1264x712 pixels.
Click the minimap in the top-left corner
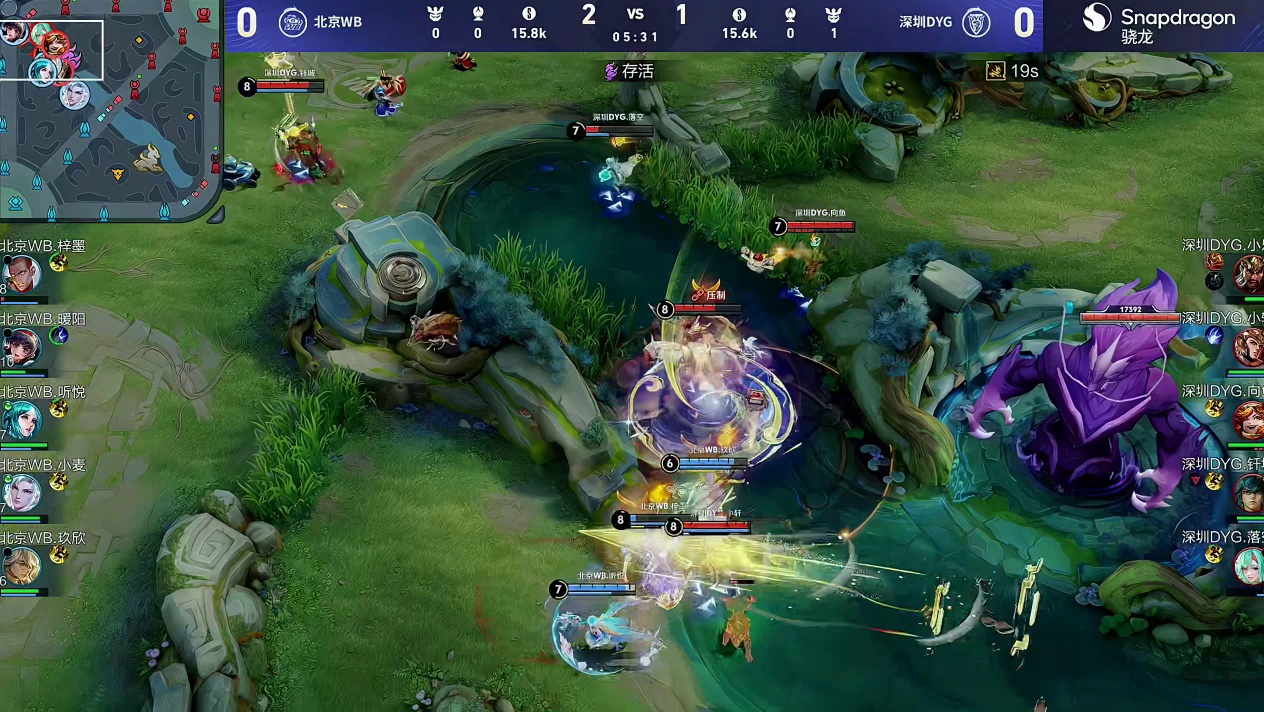point(110,108)
